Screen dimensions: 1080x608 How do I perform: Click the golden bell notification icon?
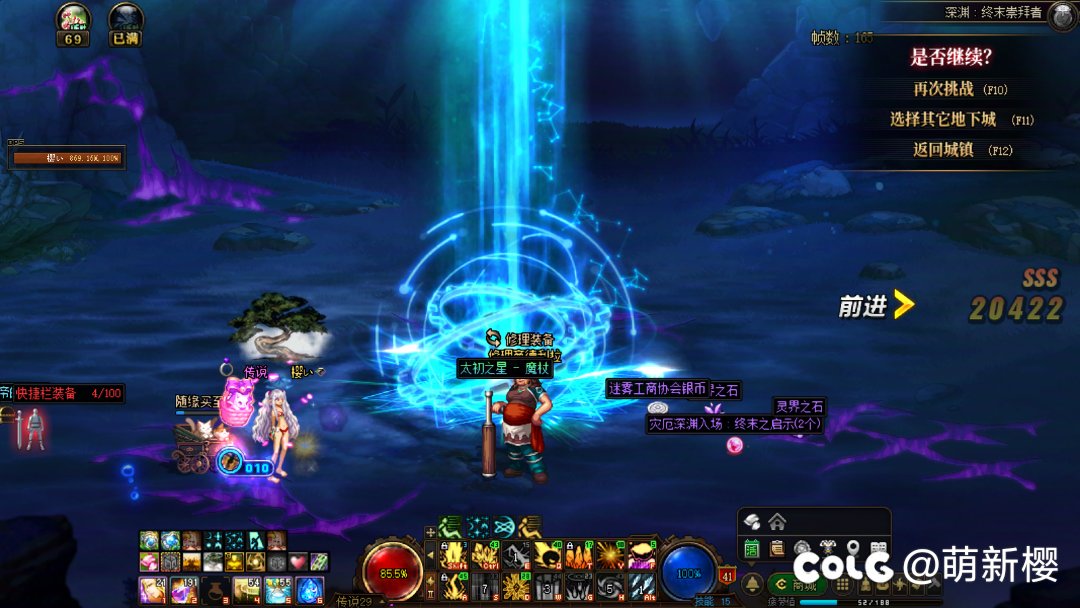(x=754, y=584)
